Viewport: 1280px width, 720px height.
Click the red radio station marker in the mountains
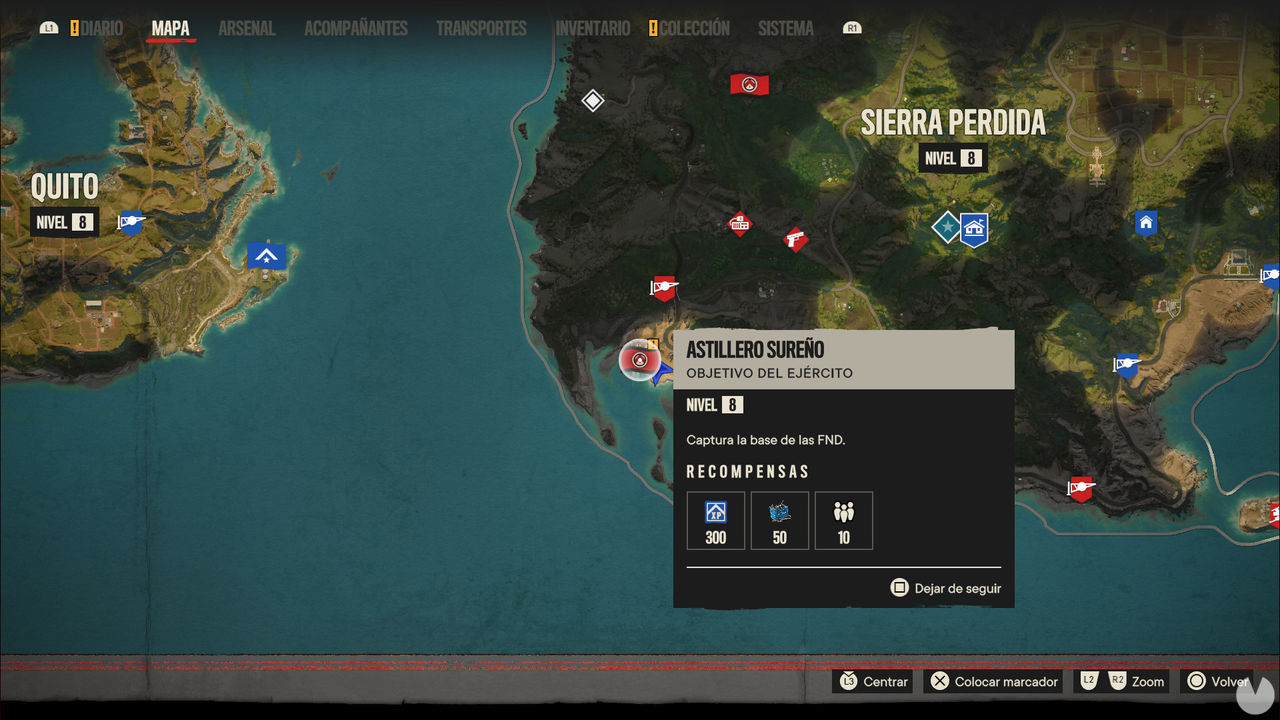click(740, 225)
